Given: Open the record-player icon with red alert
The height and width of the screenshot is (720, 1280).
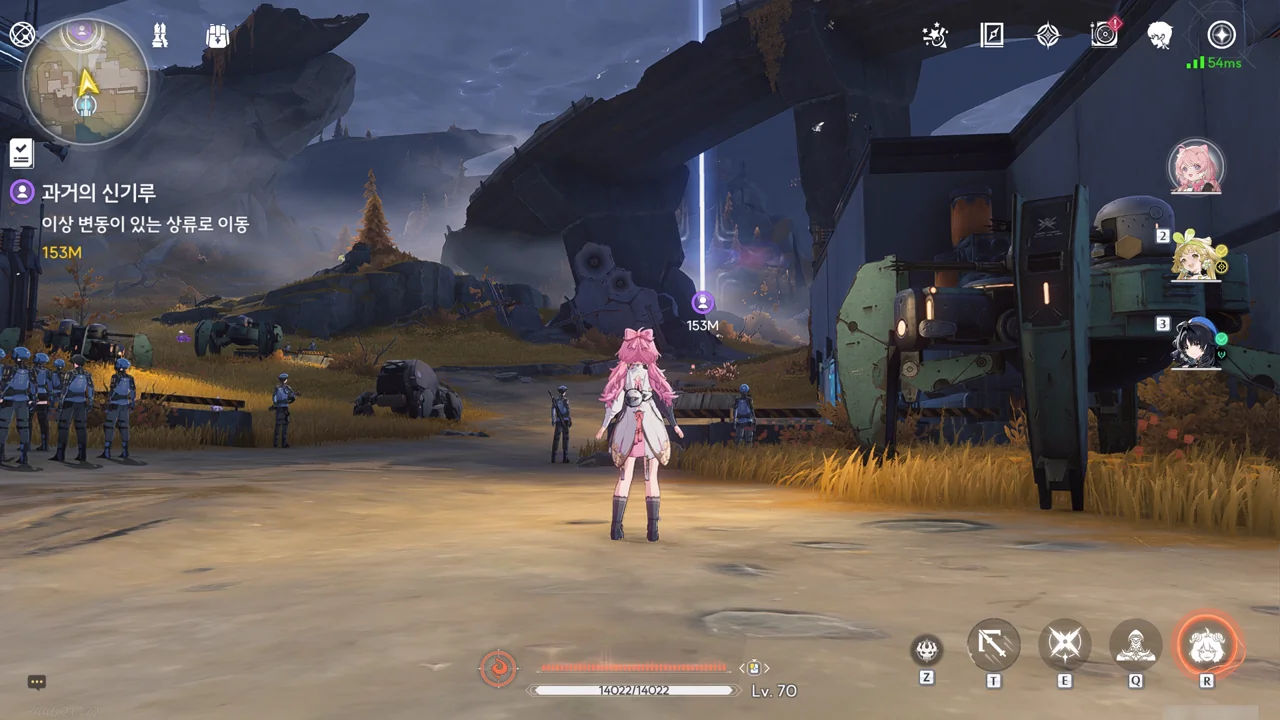Looking at the screenshot, I should (1104, 35).
